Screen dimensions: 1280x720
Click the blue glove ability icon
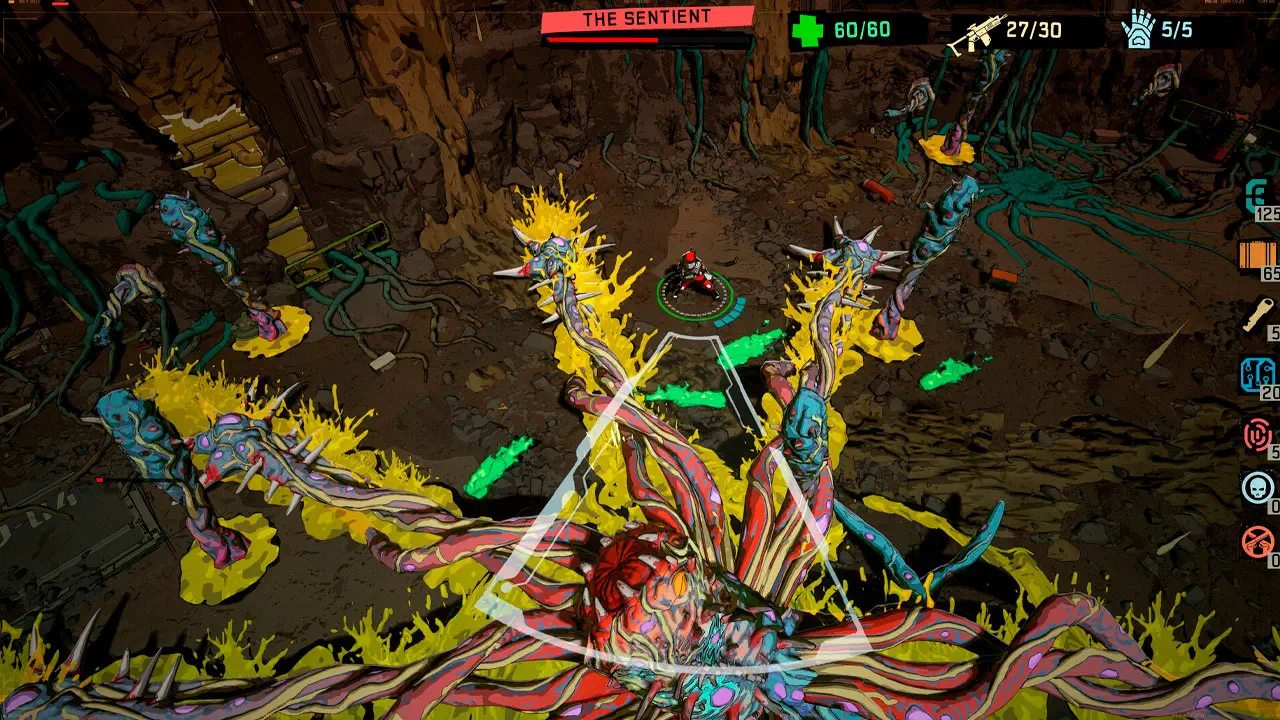tap(1138, 29)
